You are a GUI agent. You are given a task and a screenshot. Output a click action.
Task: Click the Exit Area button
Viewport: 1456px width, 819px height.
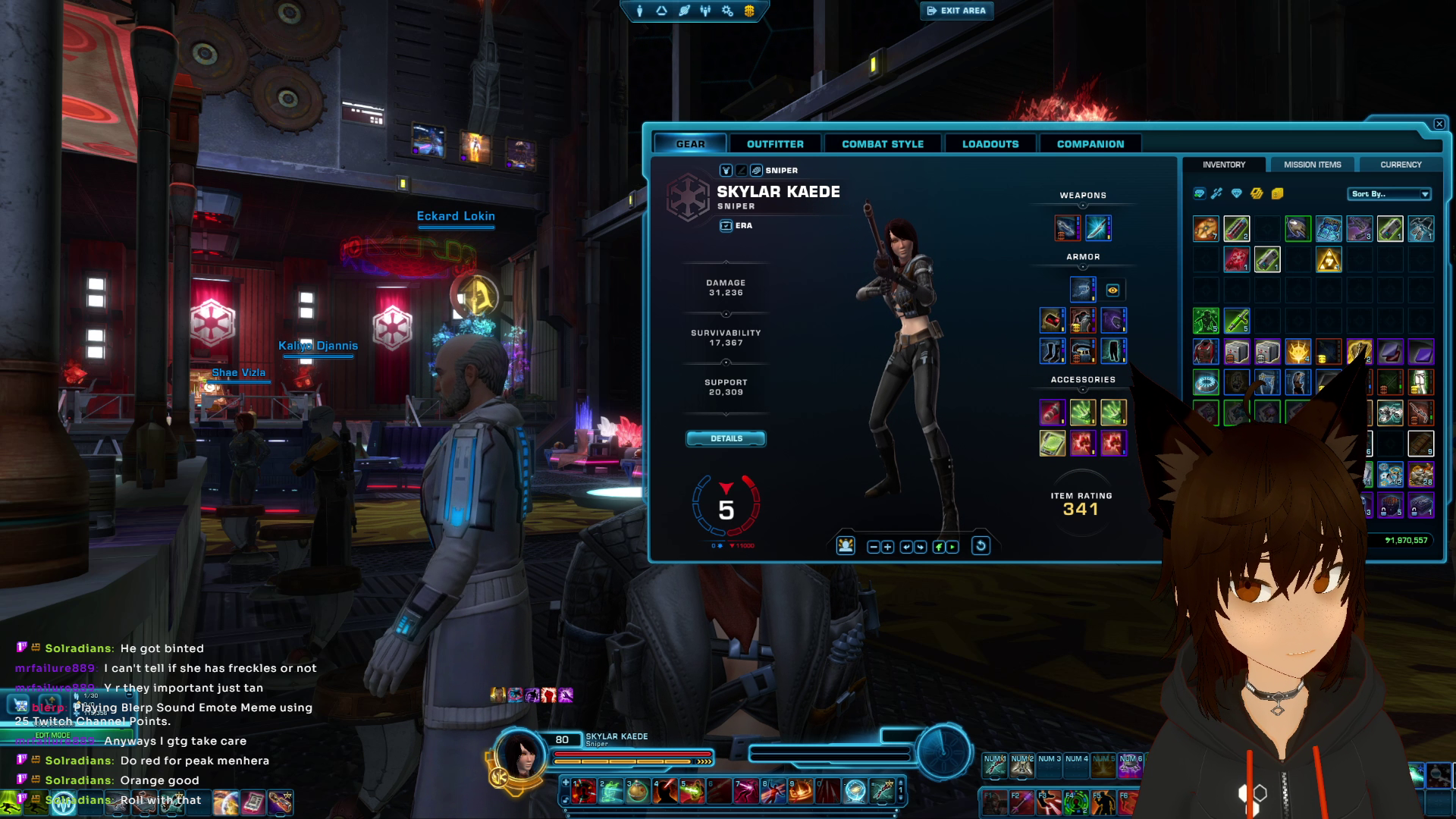click(x=956, y=11)
